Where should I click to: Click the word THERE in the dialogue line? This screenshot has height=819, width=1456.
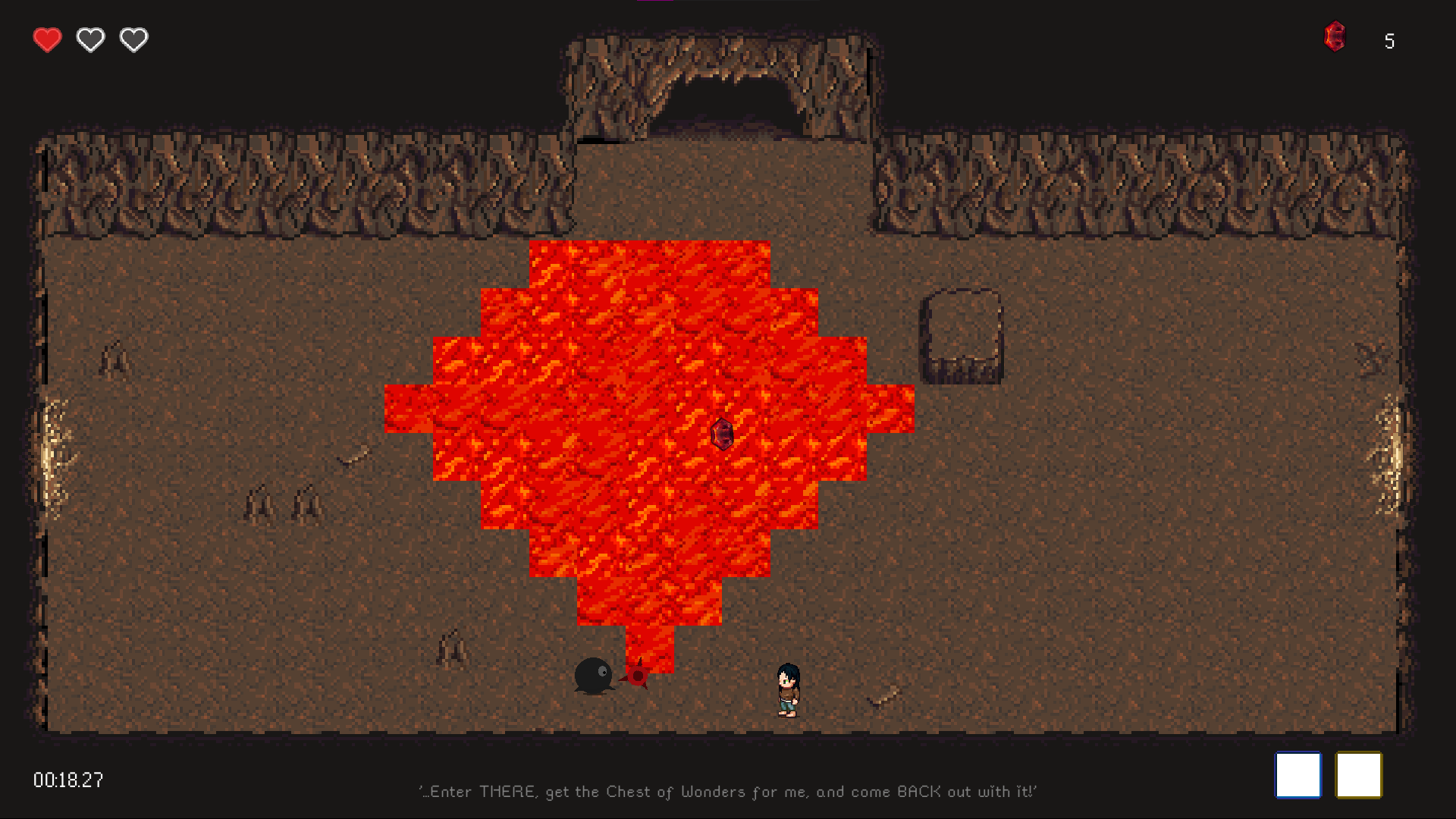click(506, 791)
